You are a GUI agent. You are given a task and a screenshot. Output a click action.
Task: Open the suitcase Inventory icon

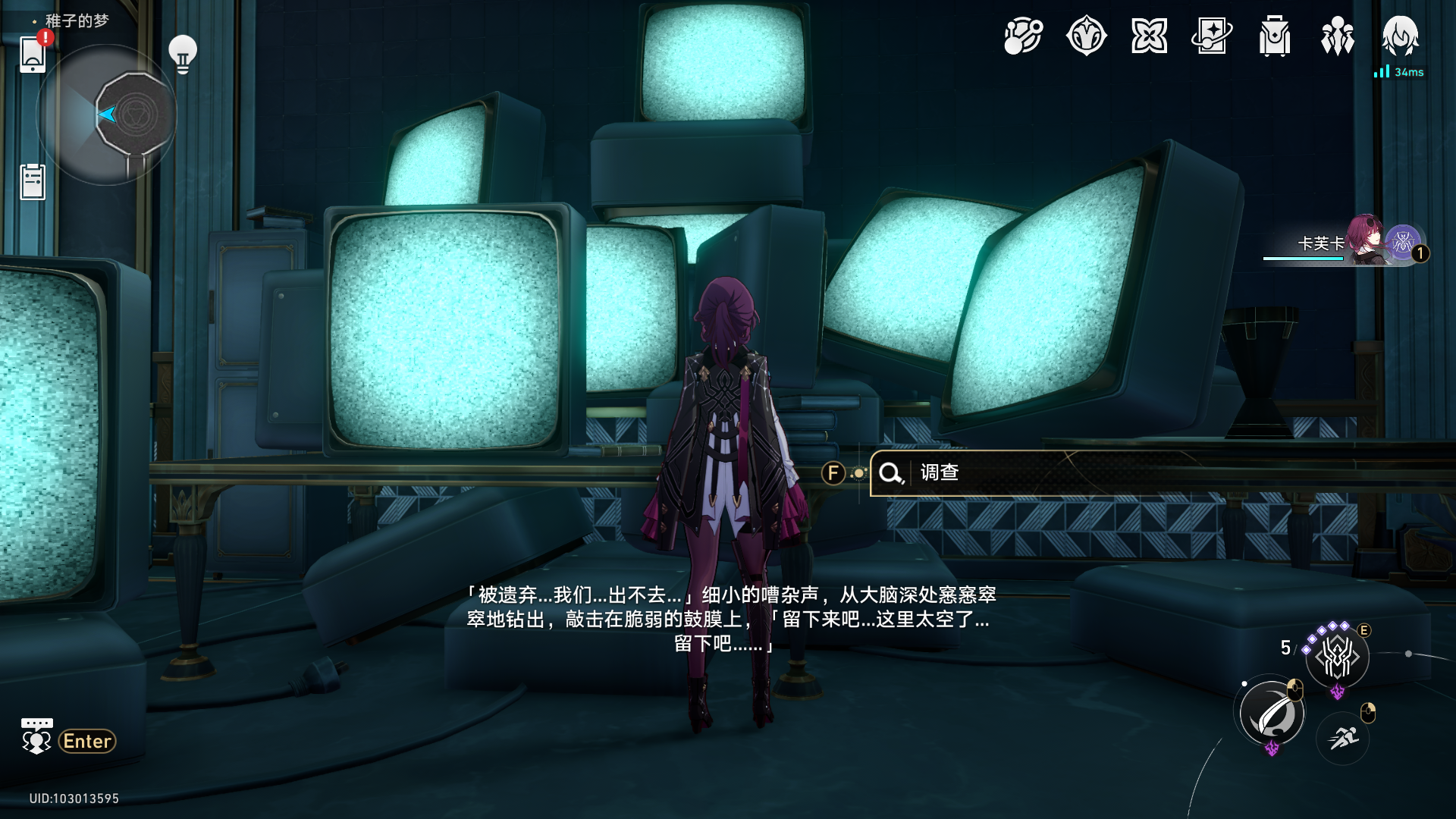click(1276, 34)
